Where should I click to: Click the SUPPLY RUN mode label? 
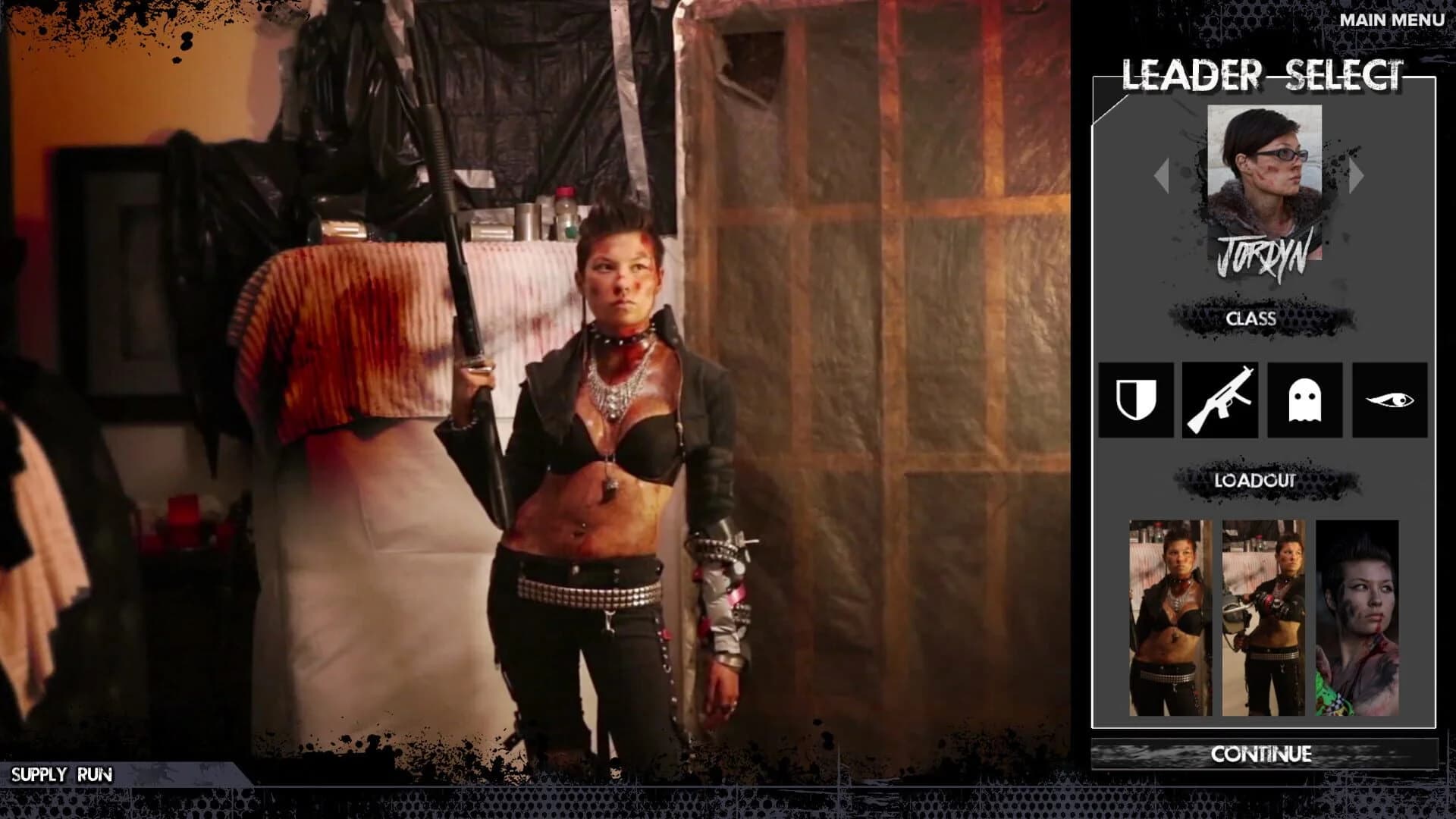(64, 775)
